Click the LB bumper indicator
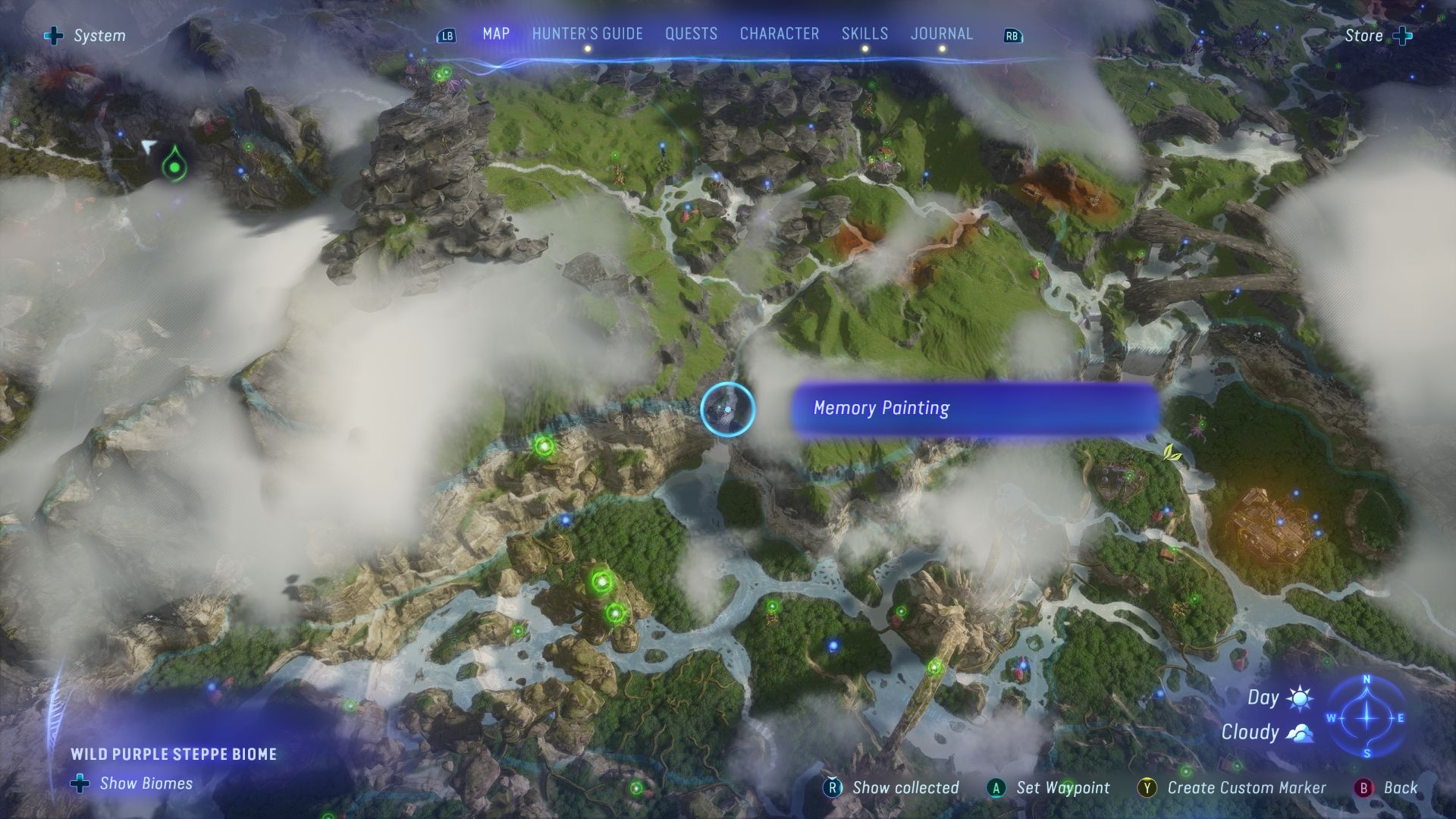 pyautogui.click(x=446, y=35)
